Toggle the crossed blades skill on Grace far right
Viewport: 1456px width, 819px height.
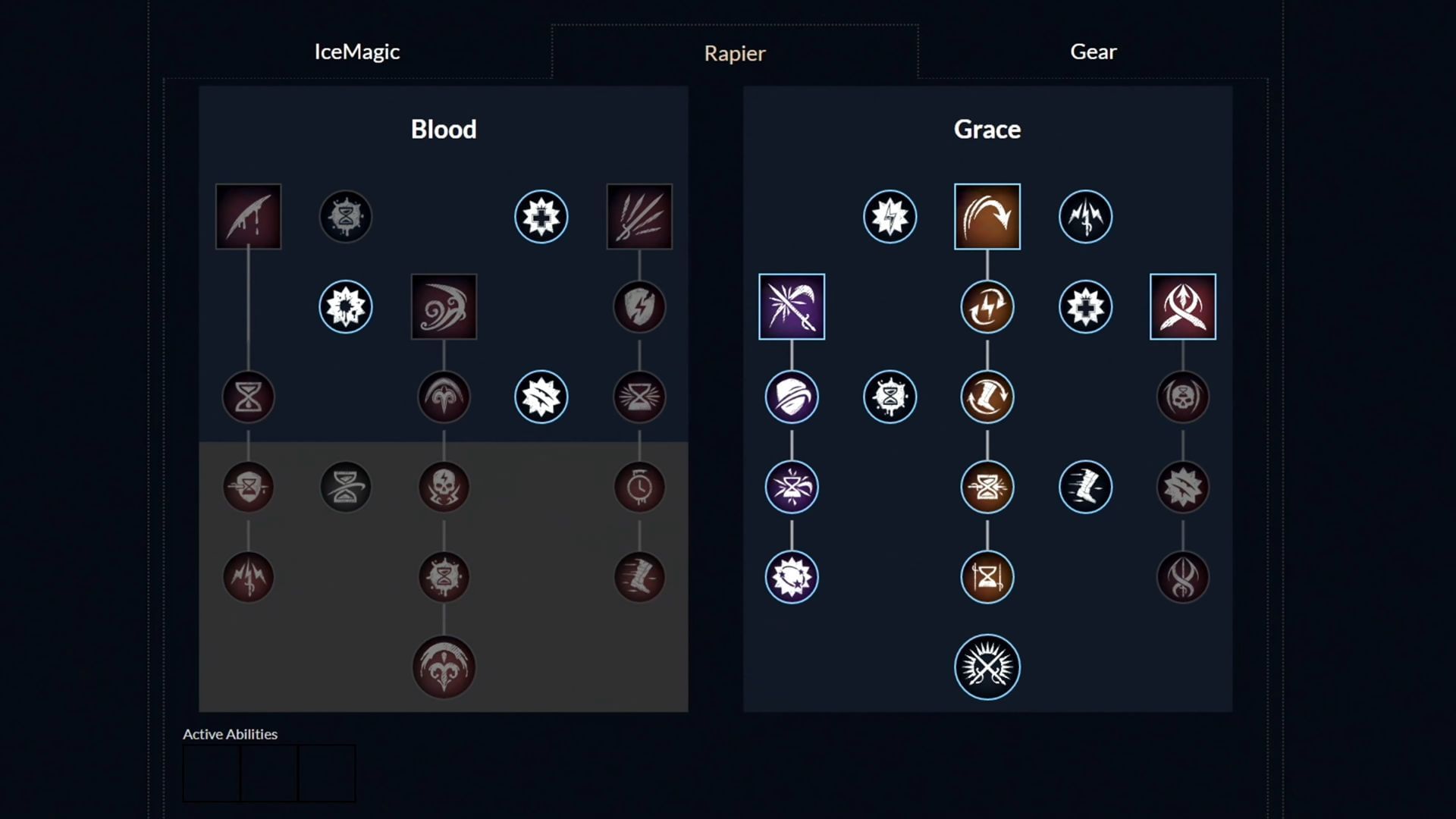point(1183,306)
